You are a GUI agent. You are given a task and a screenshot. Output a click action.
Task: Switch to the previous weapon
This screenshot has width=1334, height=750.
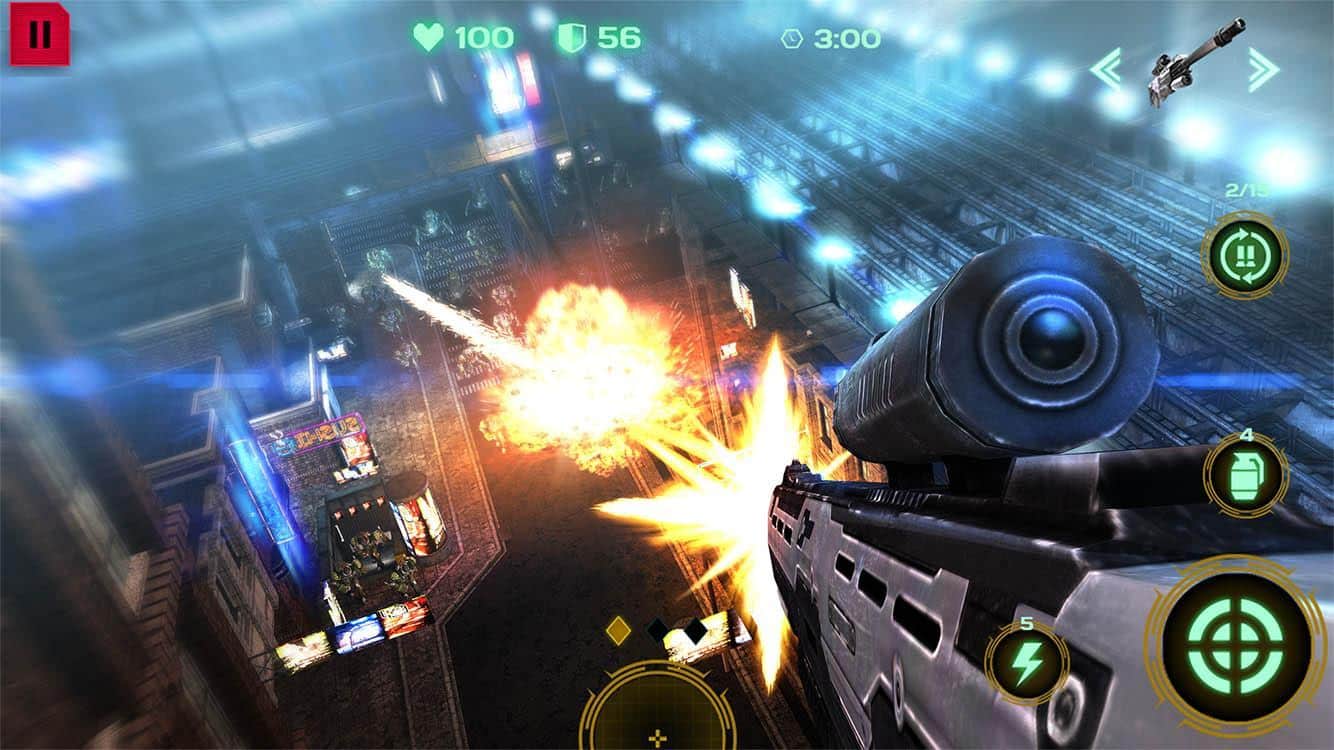[x=1105, y=69]
